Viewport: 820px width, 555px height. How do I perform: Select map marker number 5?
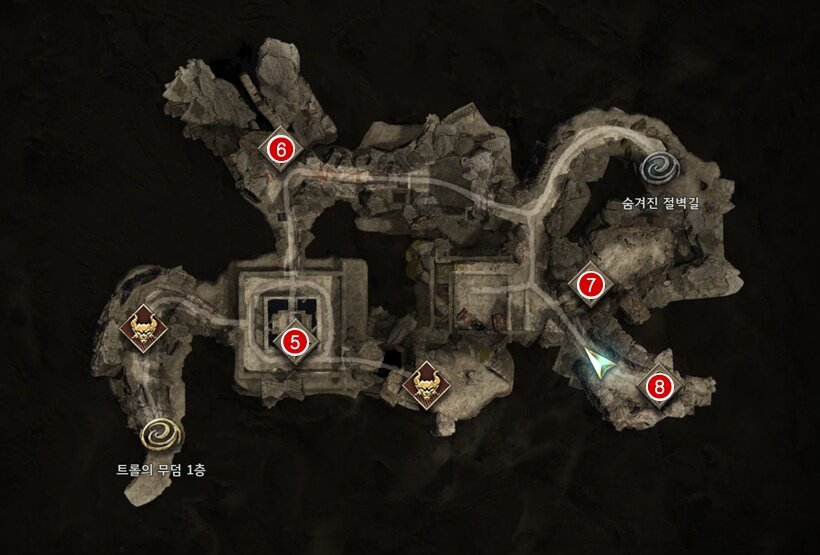point(295,341)
